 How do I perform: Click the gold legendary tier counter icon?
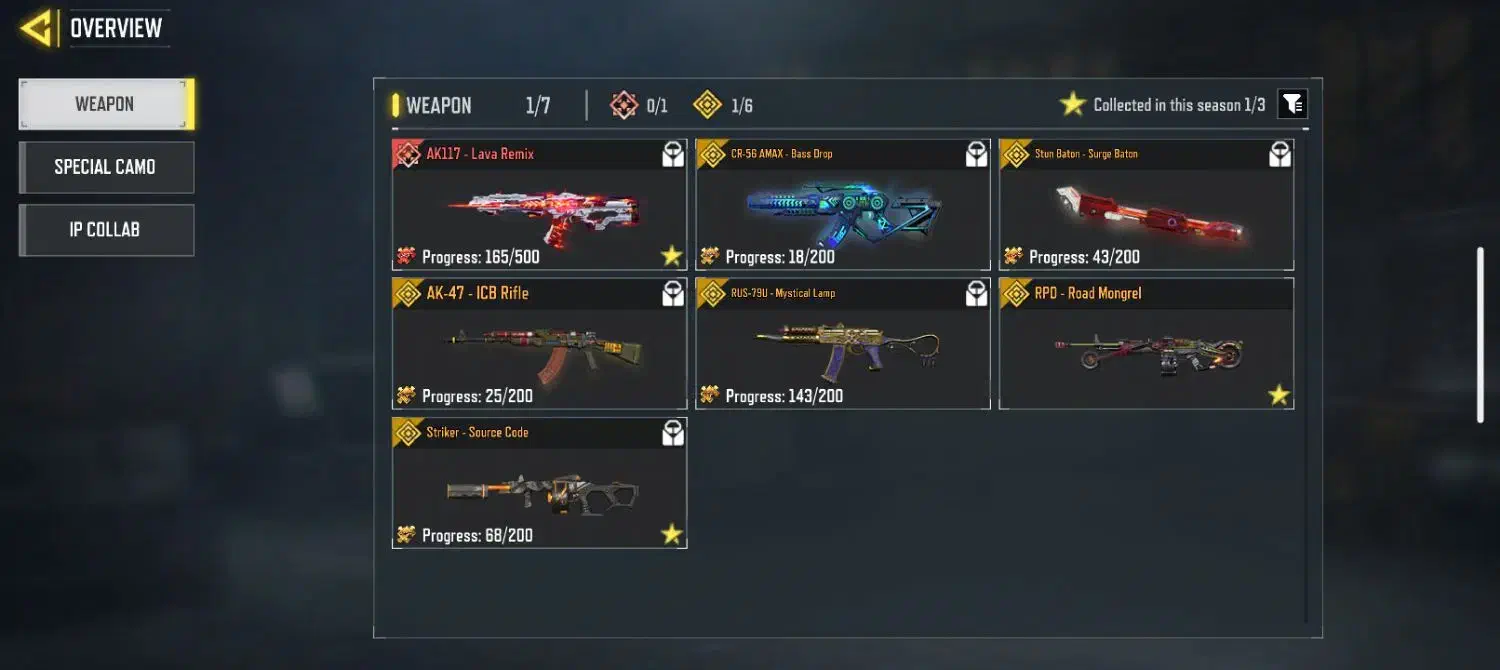click(x=708, y=105)
